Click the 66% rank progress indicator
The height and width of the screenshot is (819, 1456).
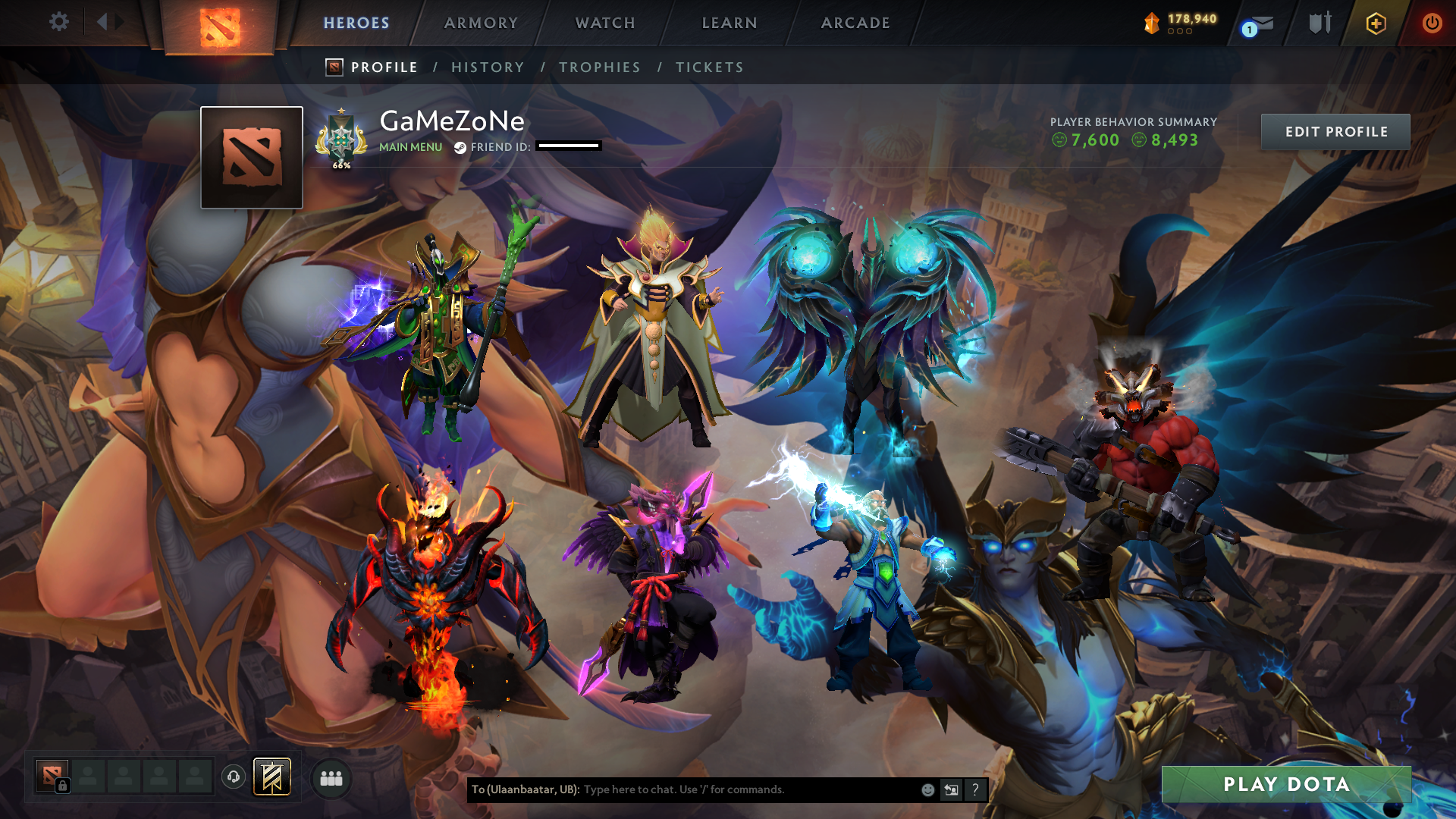(x=342, y=164)
